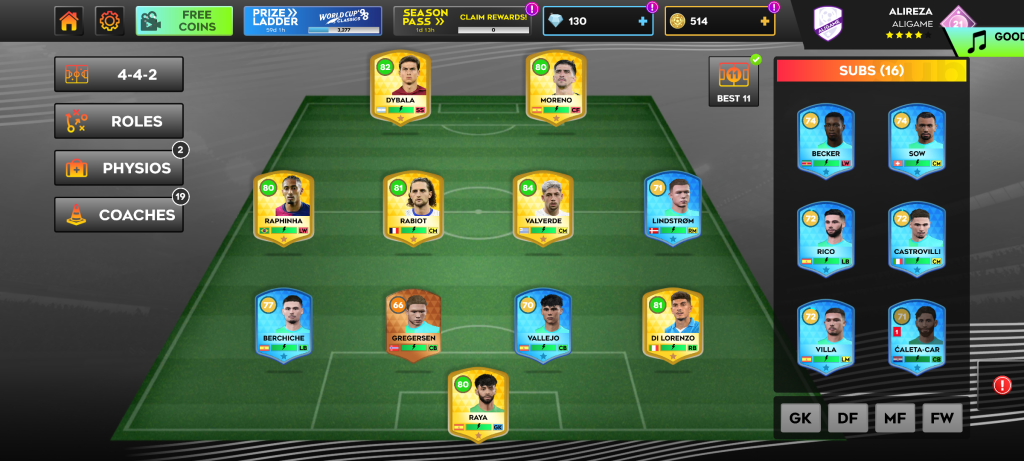Go to the home screen
Screen dimensions: 1024x461
pos(69,20)
